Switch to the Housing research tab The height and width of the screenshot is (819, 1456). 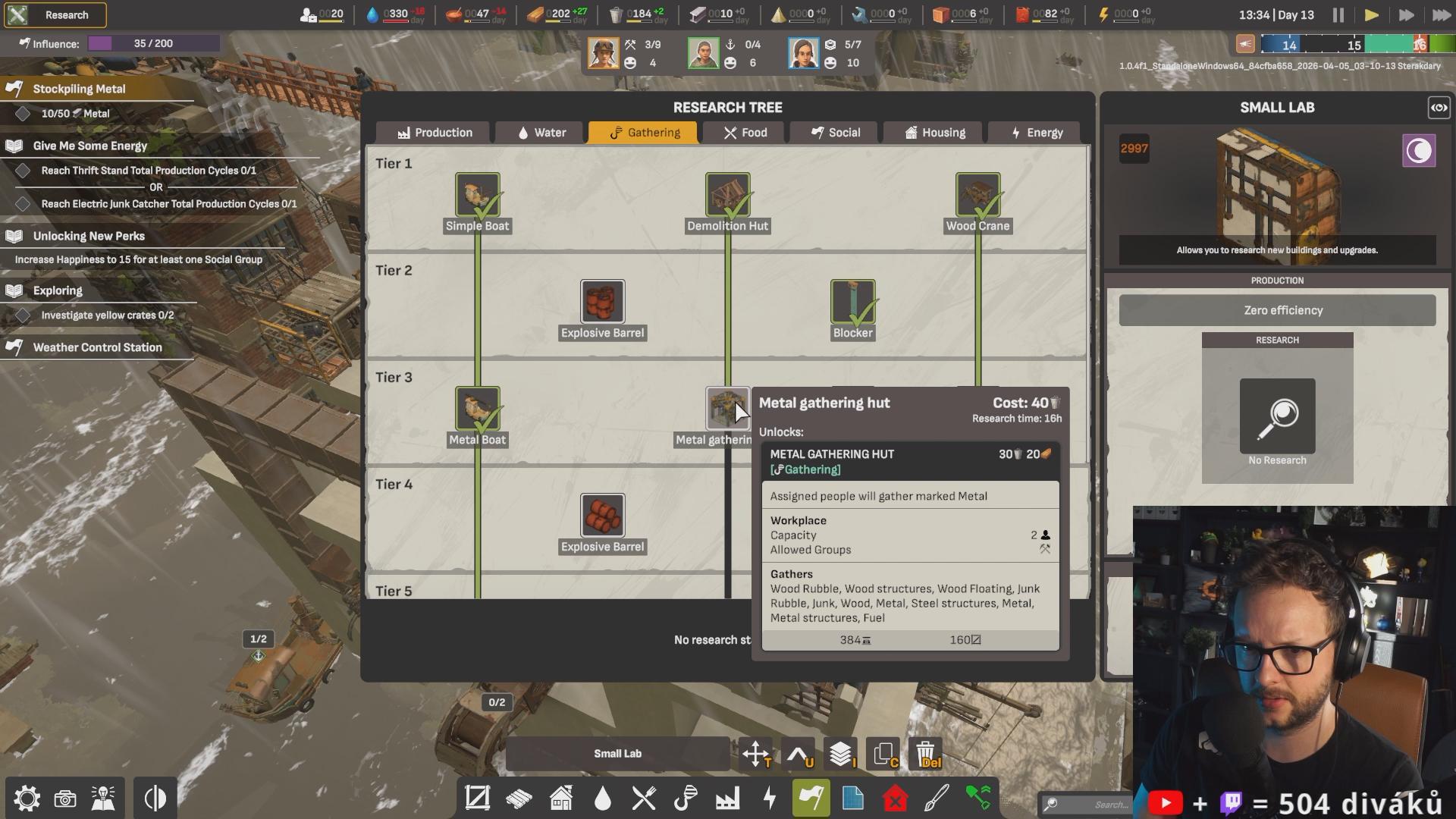coord(934,133)
